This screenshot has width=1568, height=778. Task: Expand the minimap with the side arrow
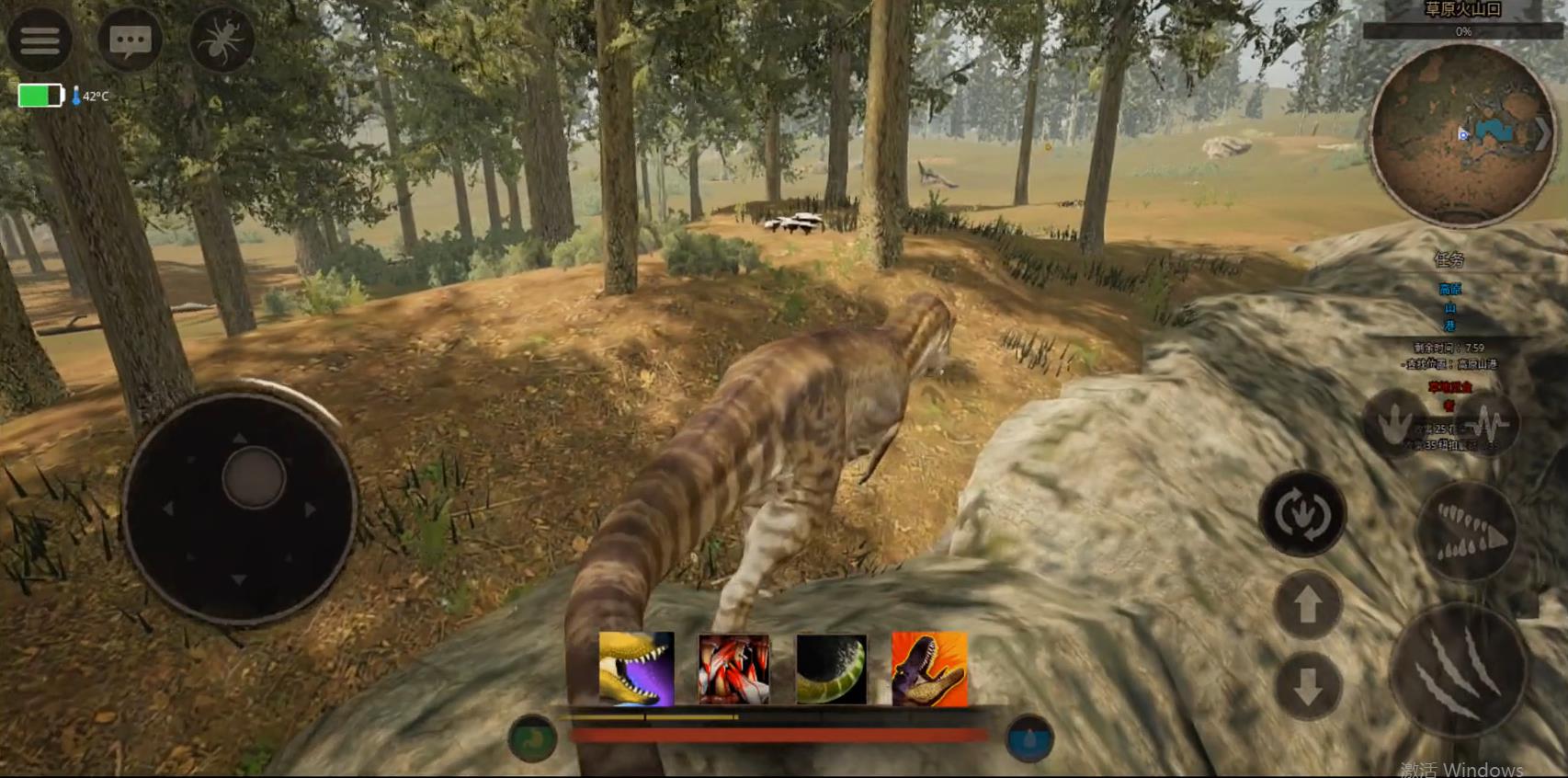(1543, 134)
